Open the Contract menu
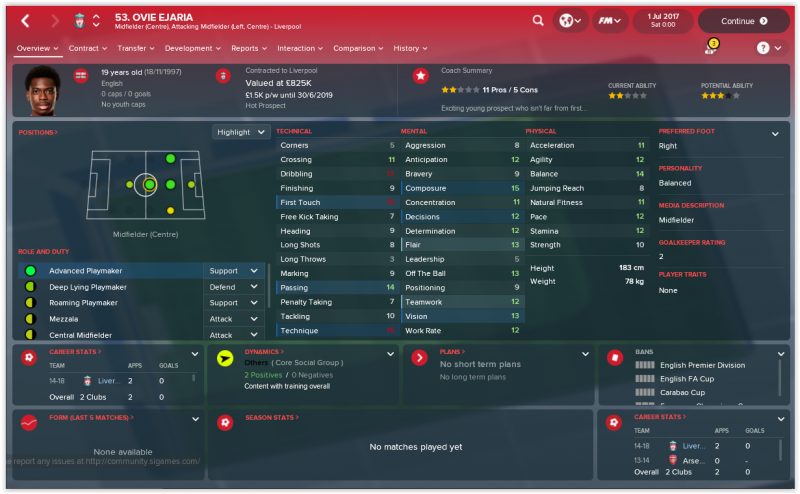 (87, 48)
